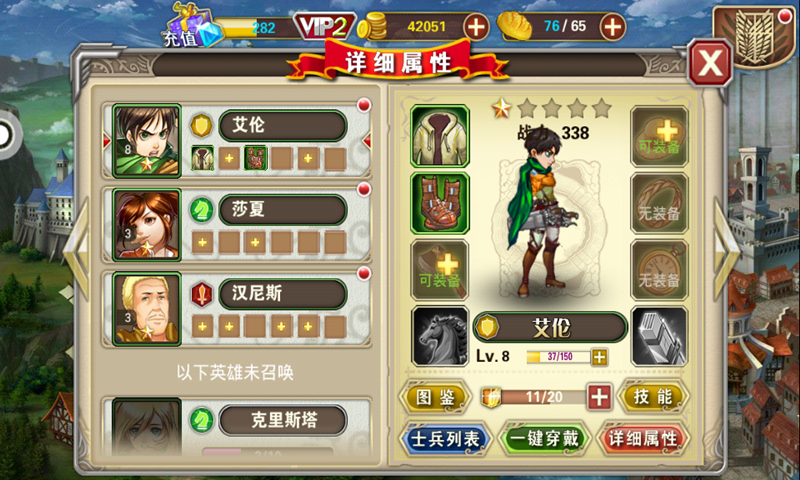
Task: Tap the red plus beside 11/20
Action: pos(599,397)
